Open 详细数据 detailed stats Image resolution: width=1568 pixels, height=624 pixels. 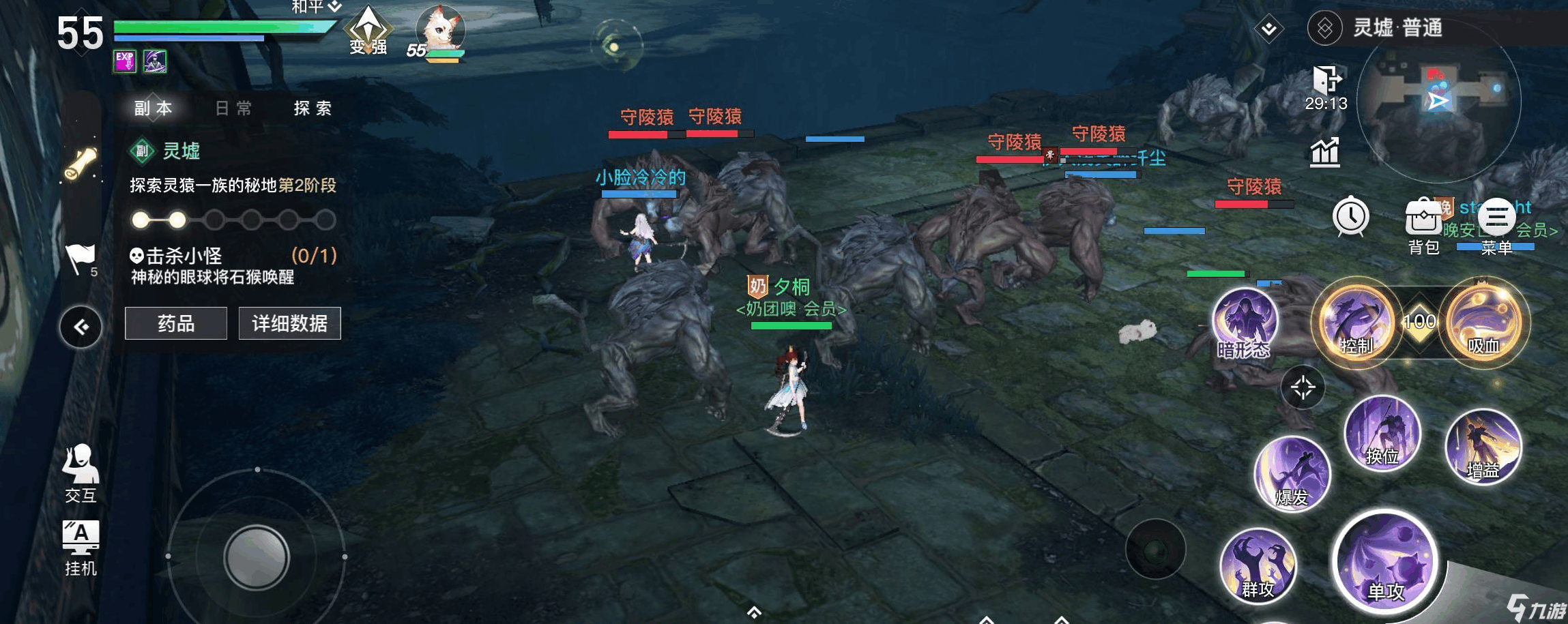[289, 323]
